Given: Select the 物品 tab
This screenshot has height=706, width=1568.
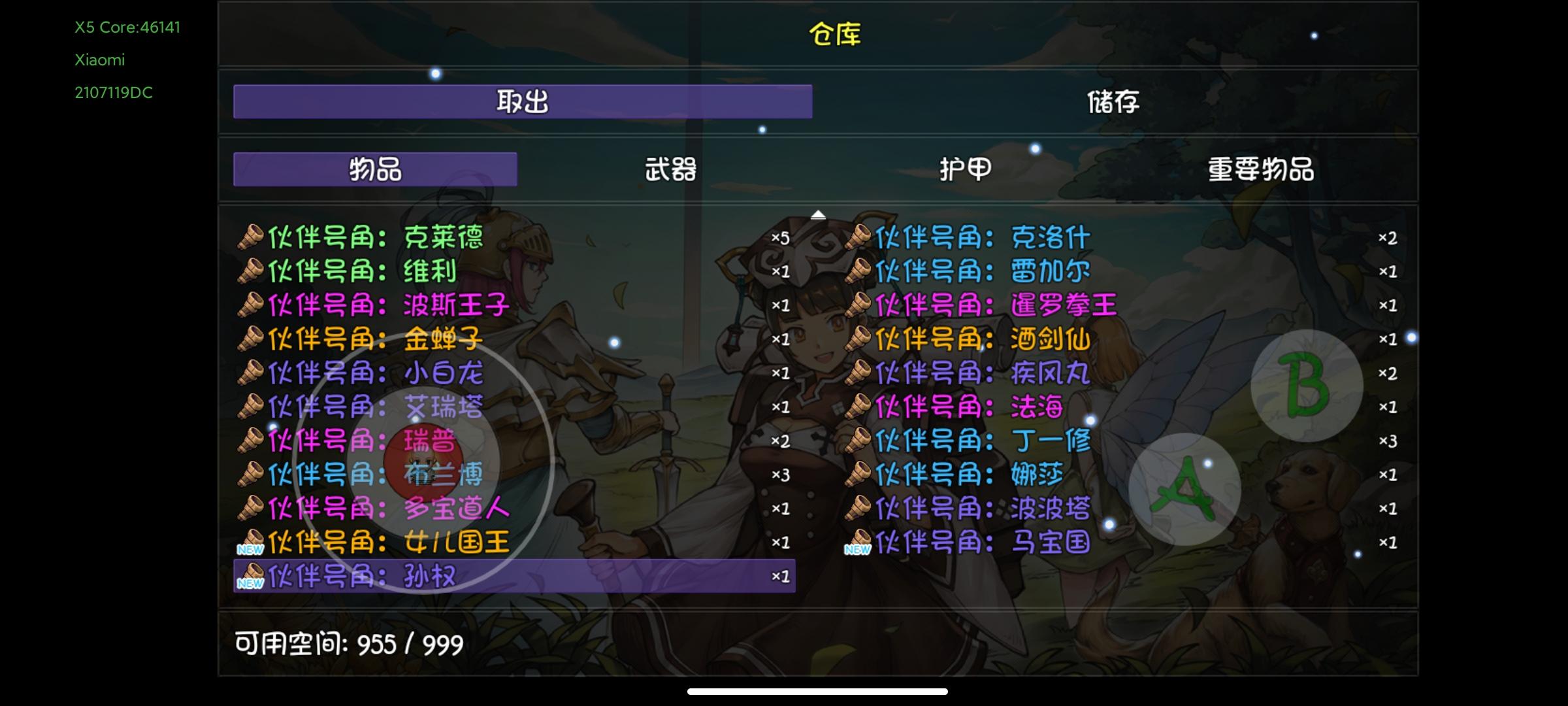Looking at the screenshot, I should pyautogui.click(x=374, y=169).
